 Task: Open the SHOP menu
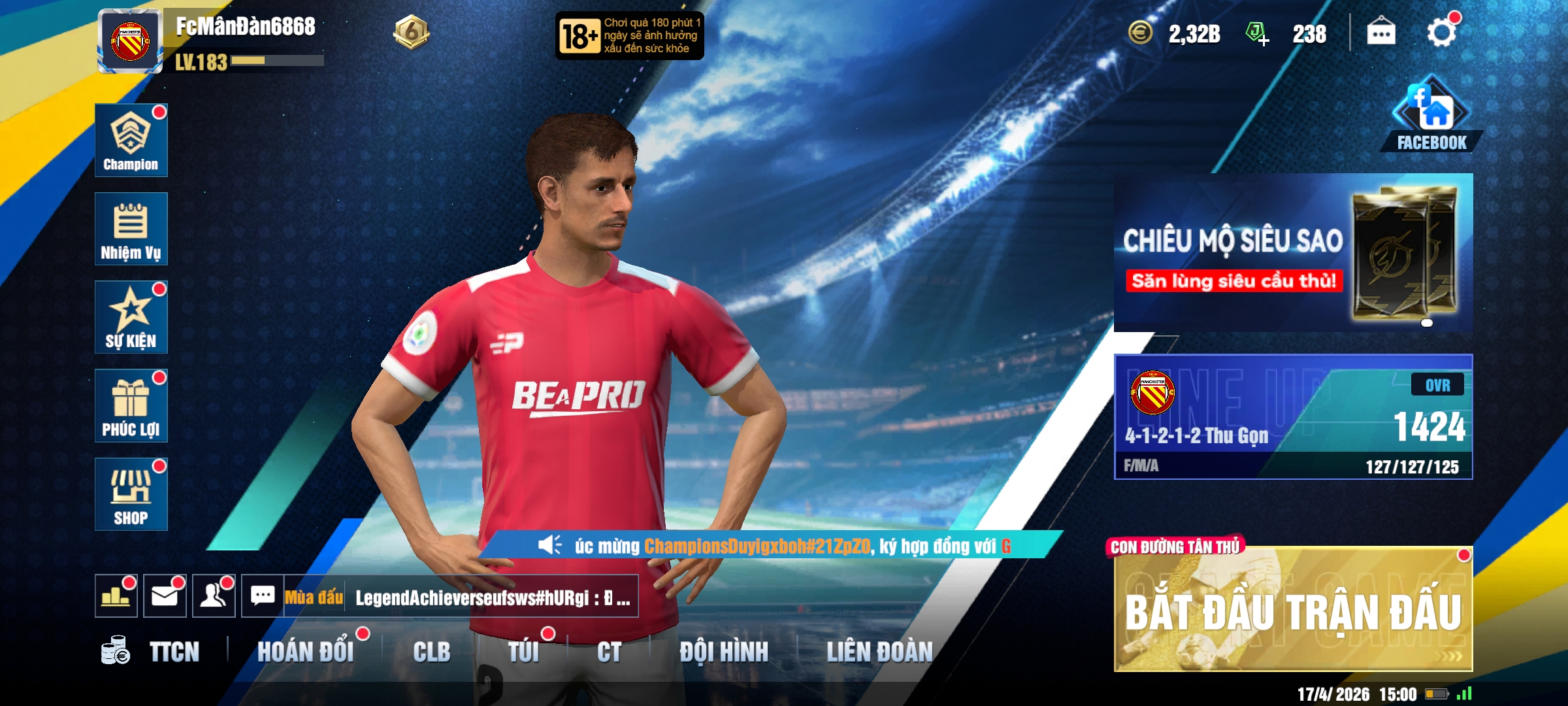tap(131, 494)
